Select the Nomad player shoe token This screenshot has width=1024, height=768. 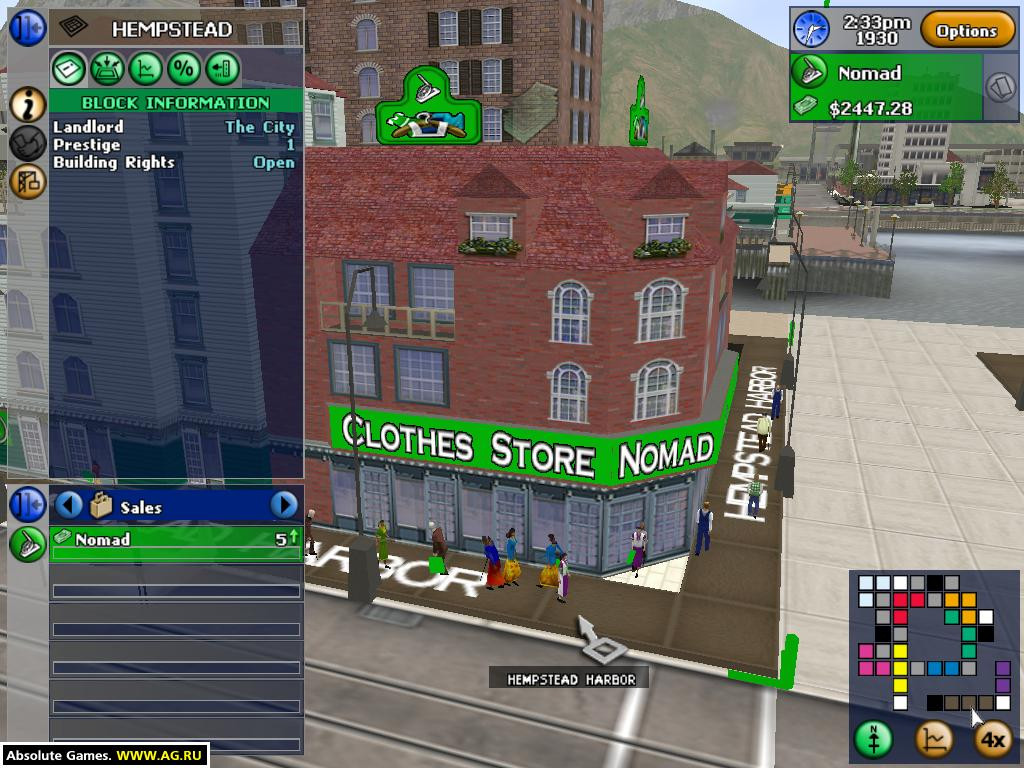809,72
